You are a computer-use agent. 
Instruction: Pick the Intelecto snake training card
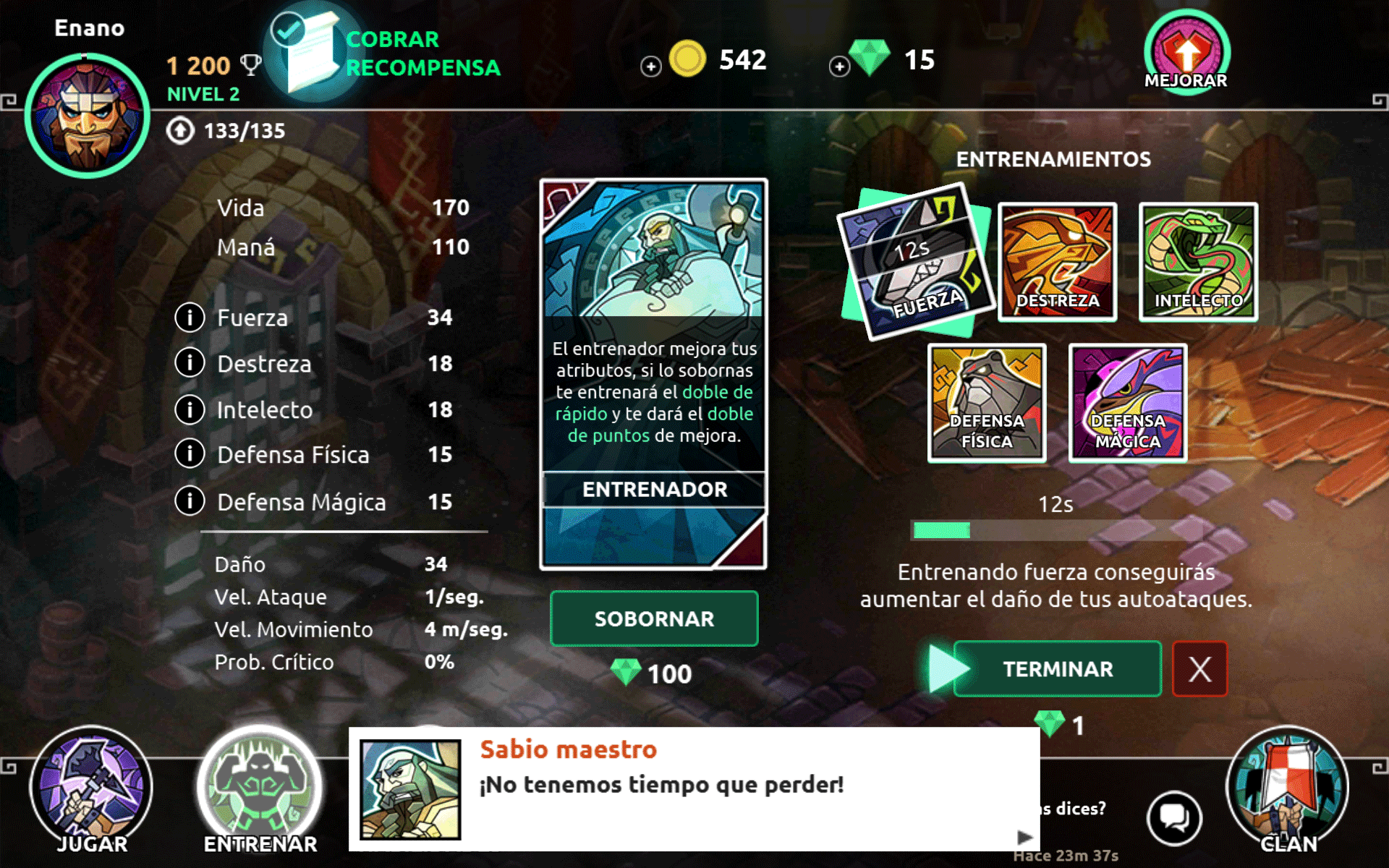pos(1198,262)
